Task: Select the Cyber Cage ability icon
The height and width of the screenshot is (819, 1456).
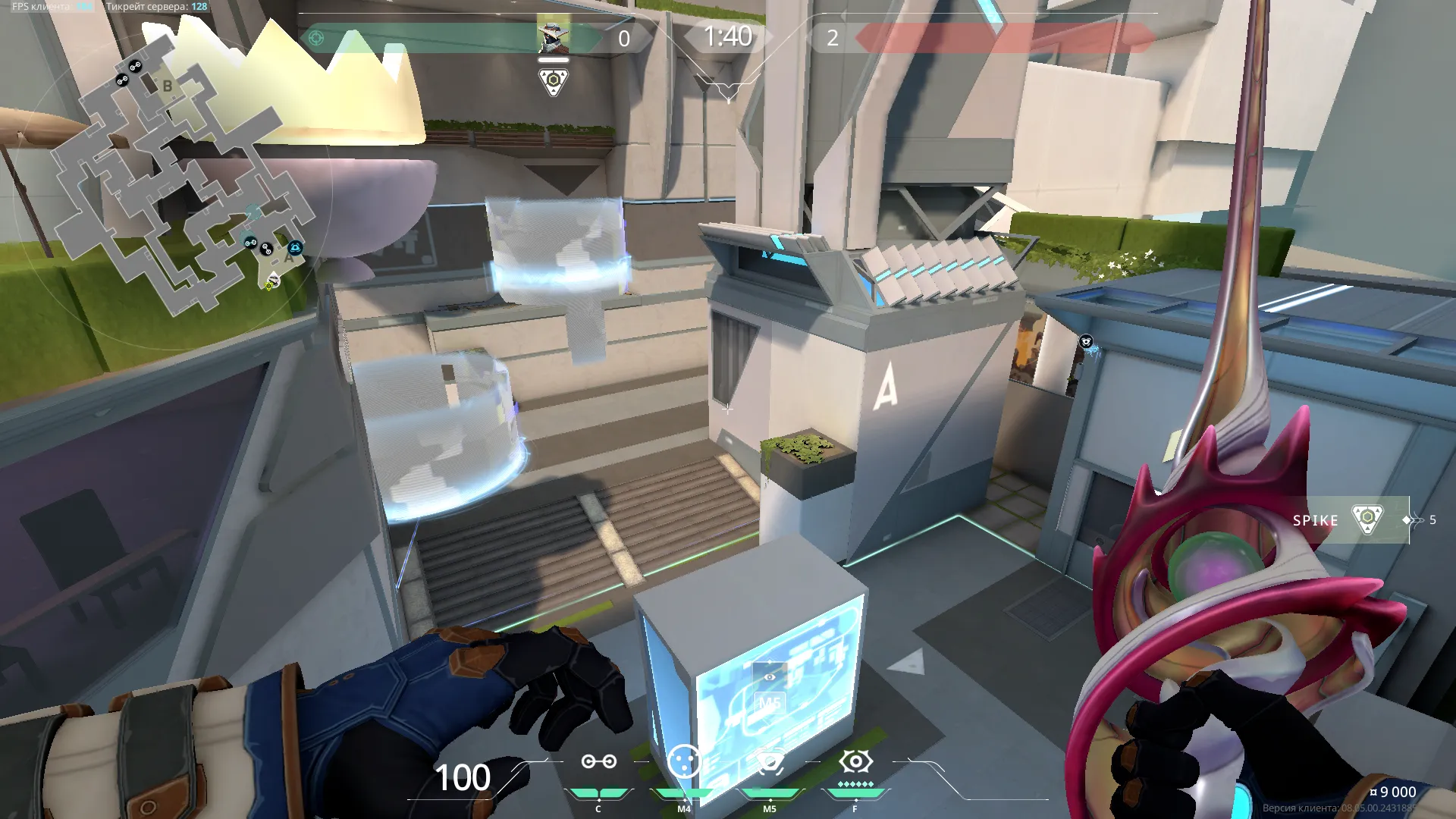Action: (x=683, y=761)
